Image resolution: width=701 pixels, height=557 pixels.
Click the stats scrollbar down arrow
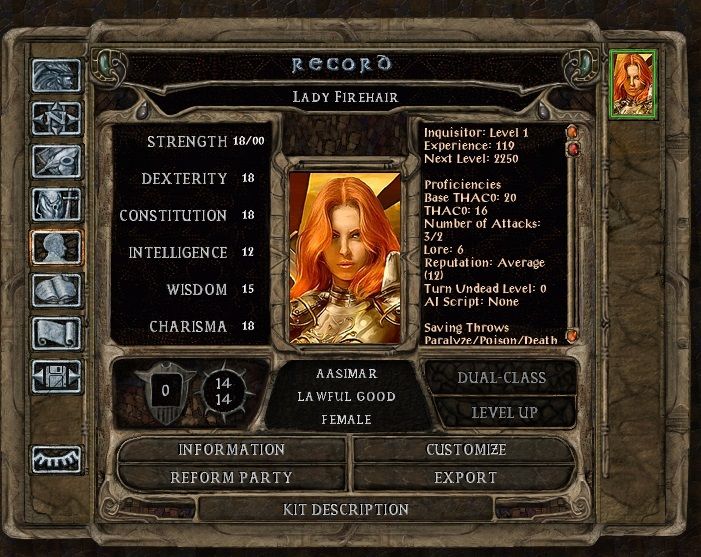point(573,337)
